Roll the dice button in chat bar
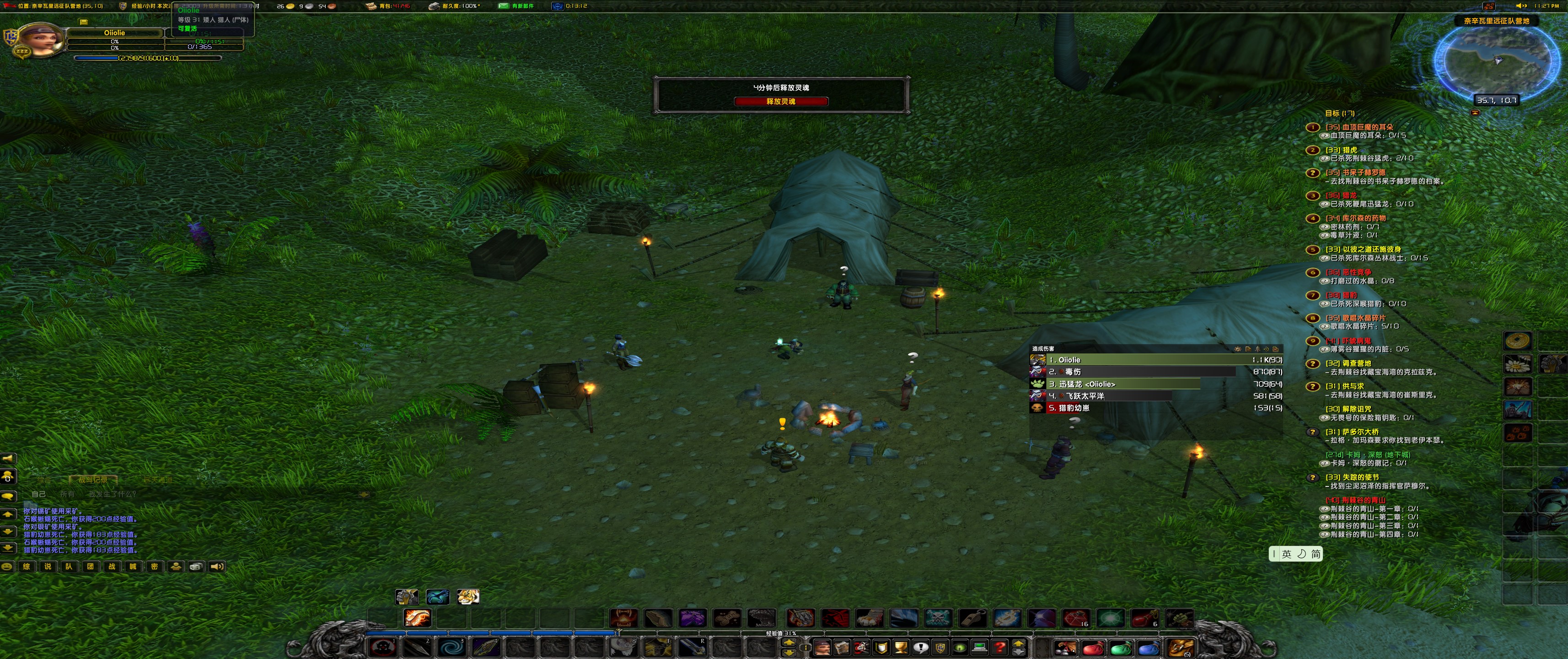 pos(196,567)
